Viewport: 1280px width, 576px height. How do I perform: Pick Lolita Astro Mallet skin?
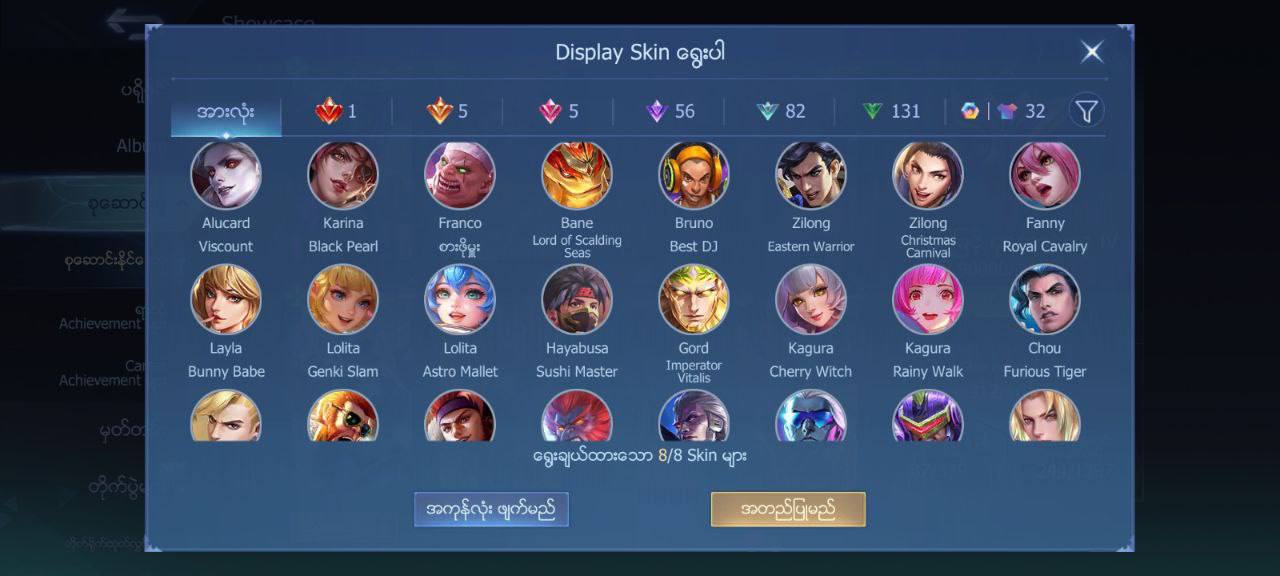(x=460, y=299)
